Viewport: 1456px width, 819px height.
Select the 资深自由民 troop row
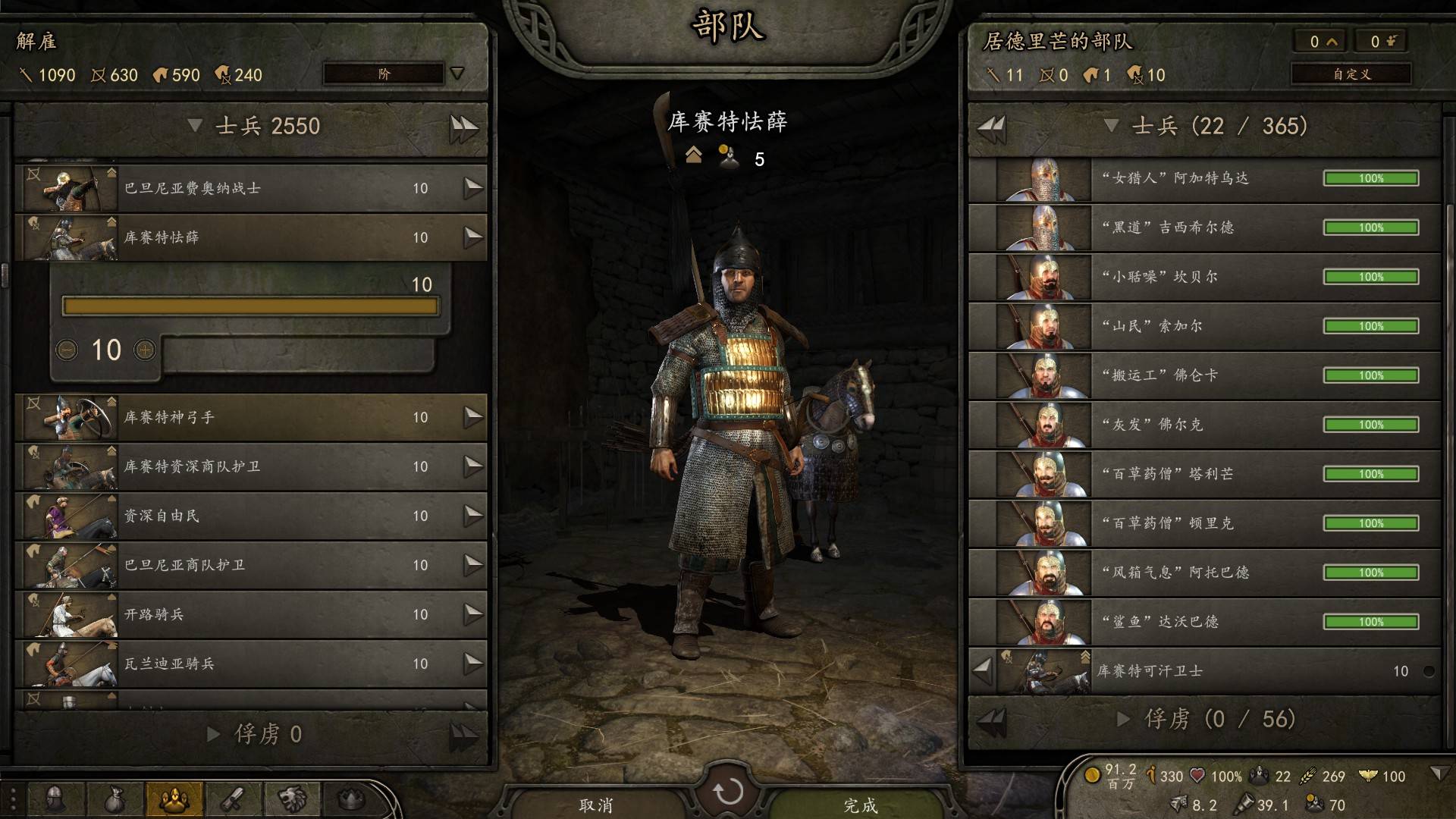[250, 516]
